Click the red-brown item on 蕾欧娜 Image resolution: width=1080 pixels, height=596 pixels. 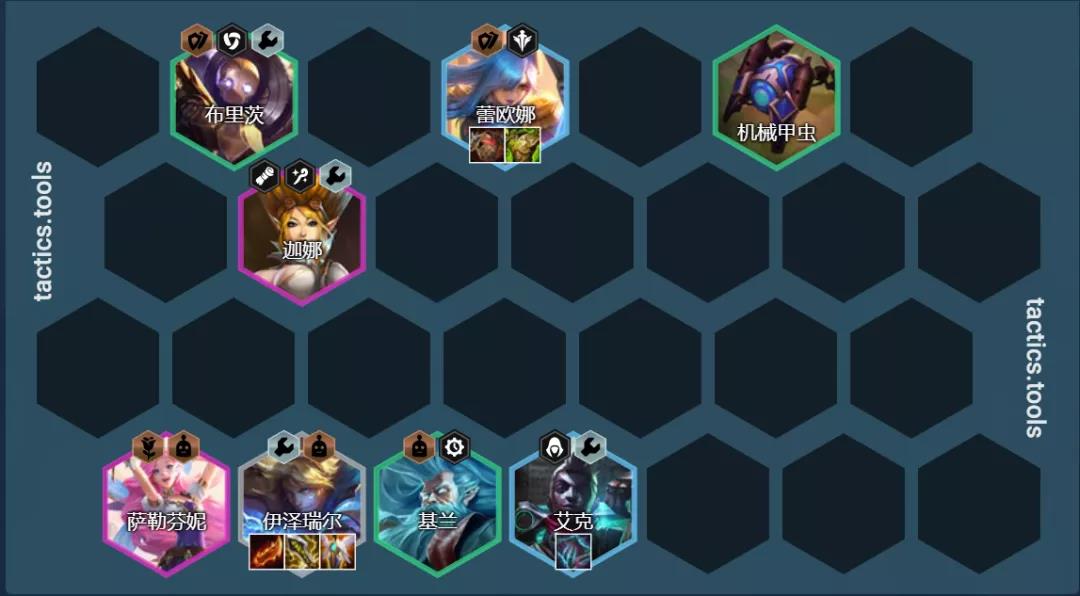(487, 145)
